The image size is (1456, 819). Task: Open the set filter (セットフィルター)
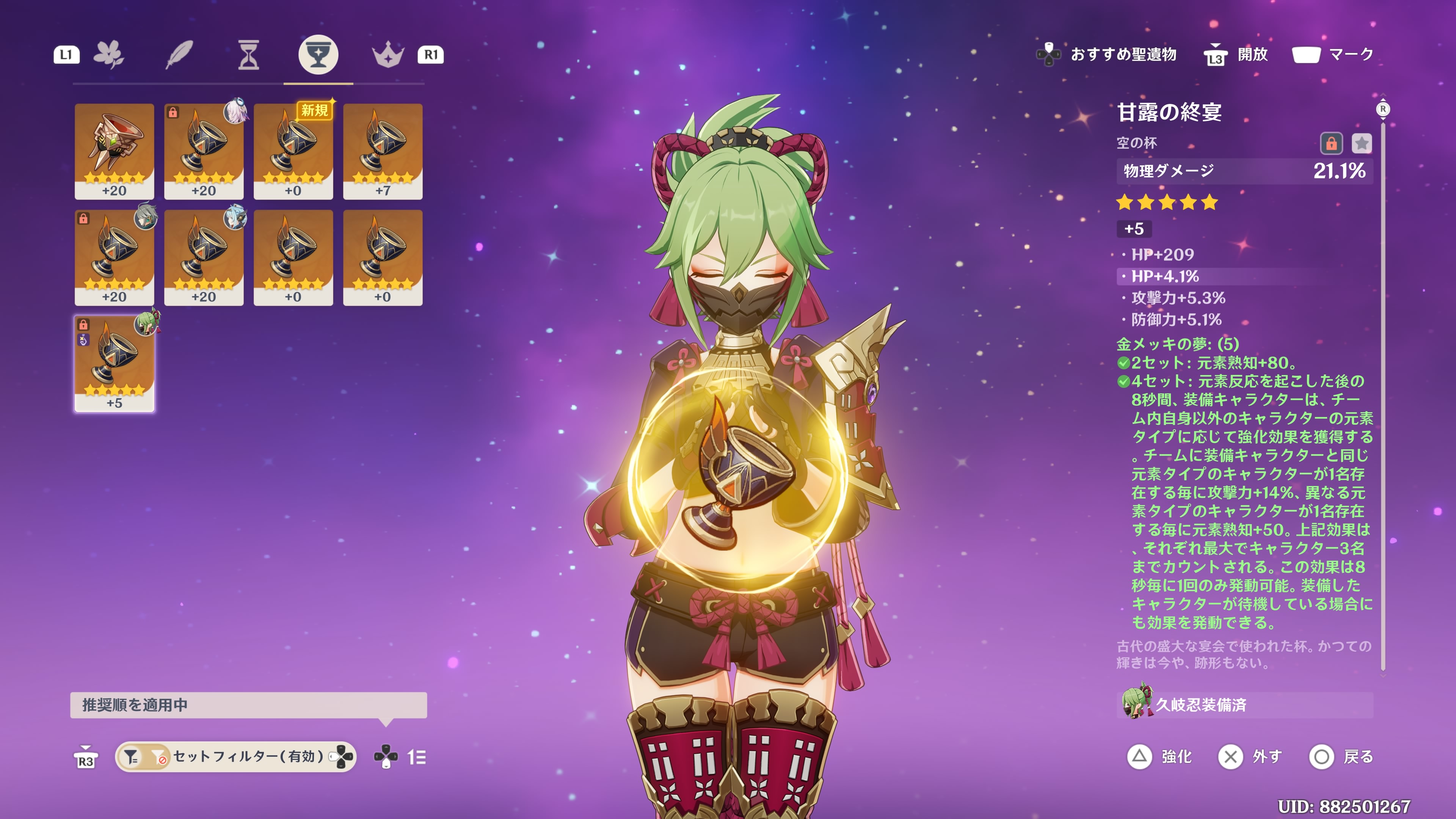point(235,756)
